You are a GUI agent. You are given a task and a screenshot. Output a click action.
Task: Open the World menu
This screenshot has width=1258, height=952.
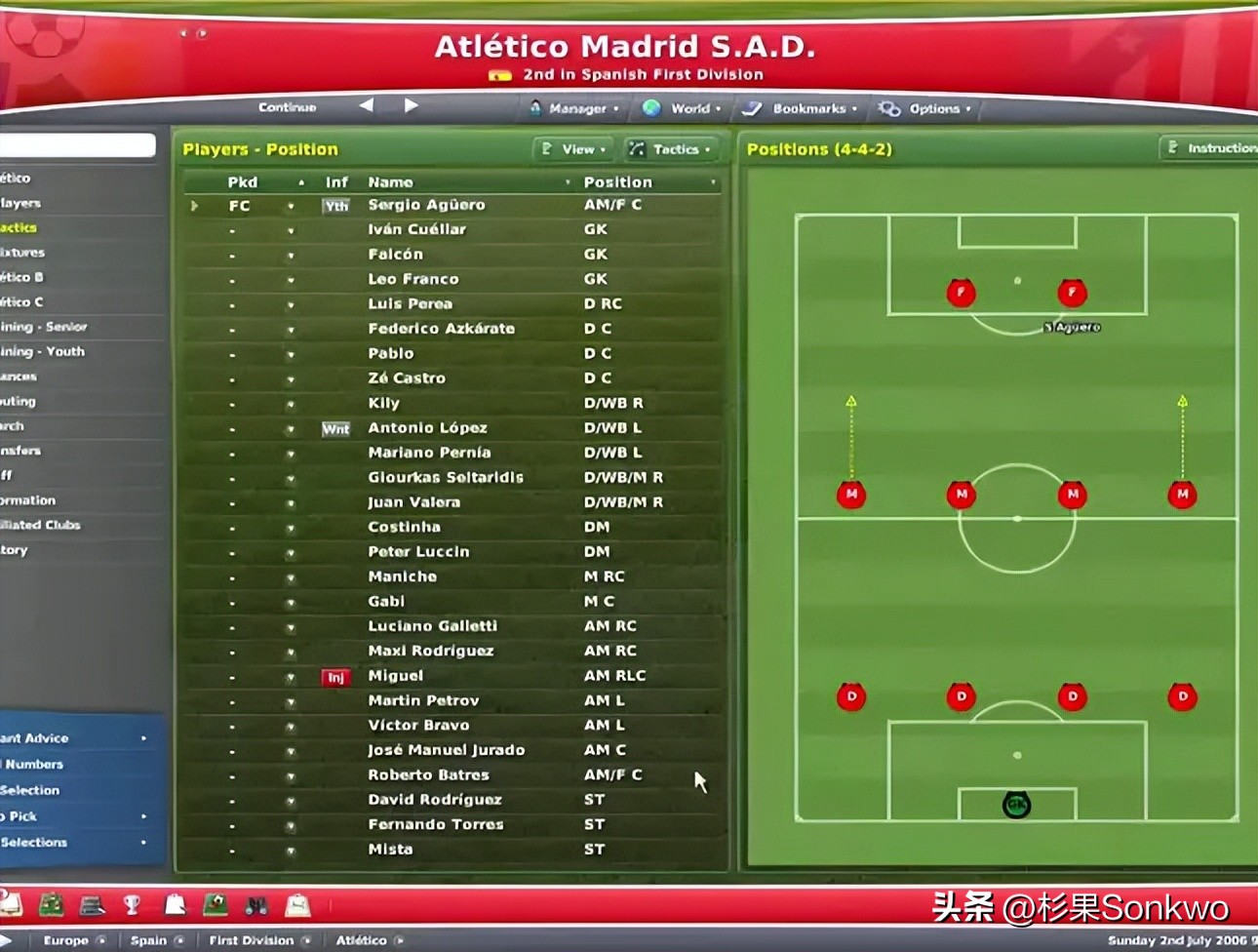684,108
